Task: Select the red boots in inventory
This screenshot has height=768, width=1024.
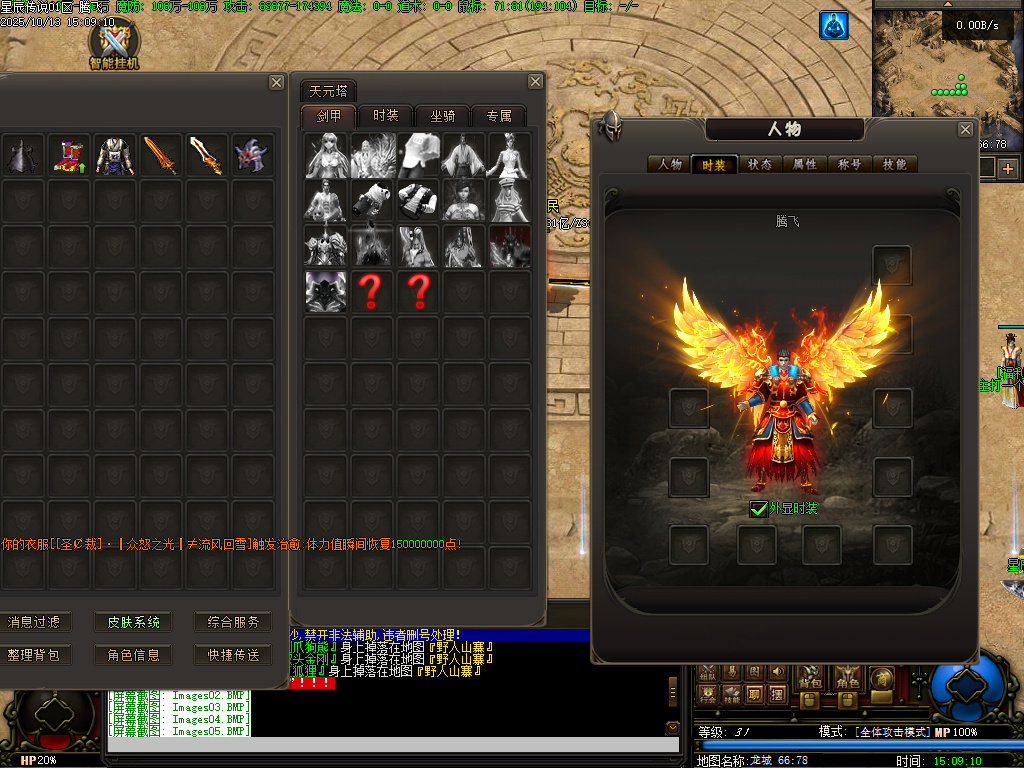Action: coord(68,156)
